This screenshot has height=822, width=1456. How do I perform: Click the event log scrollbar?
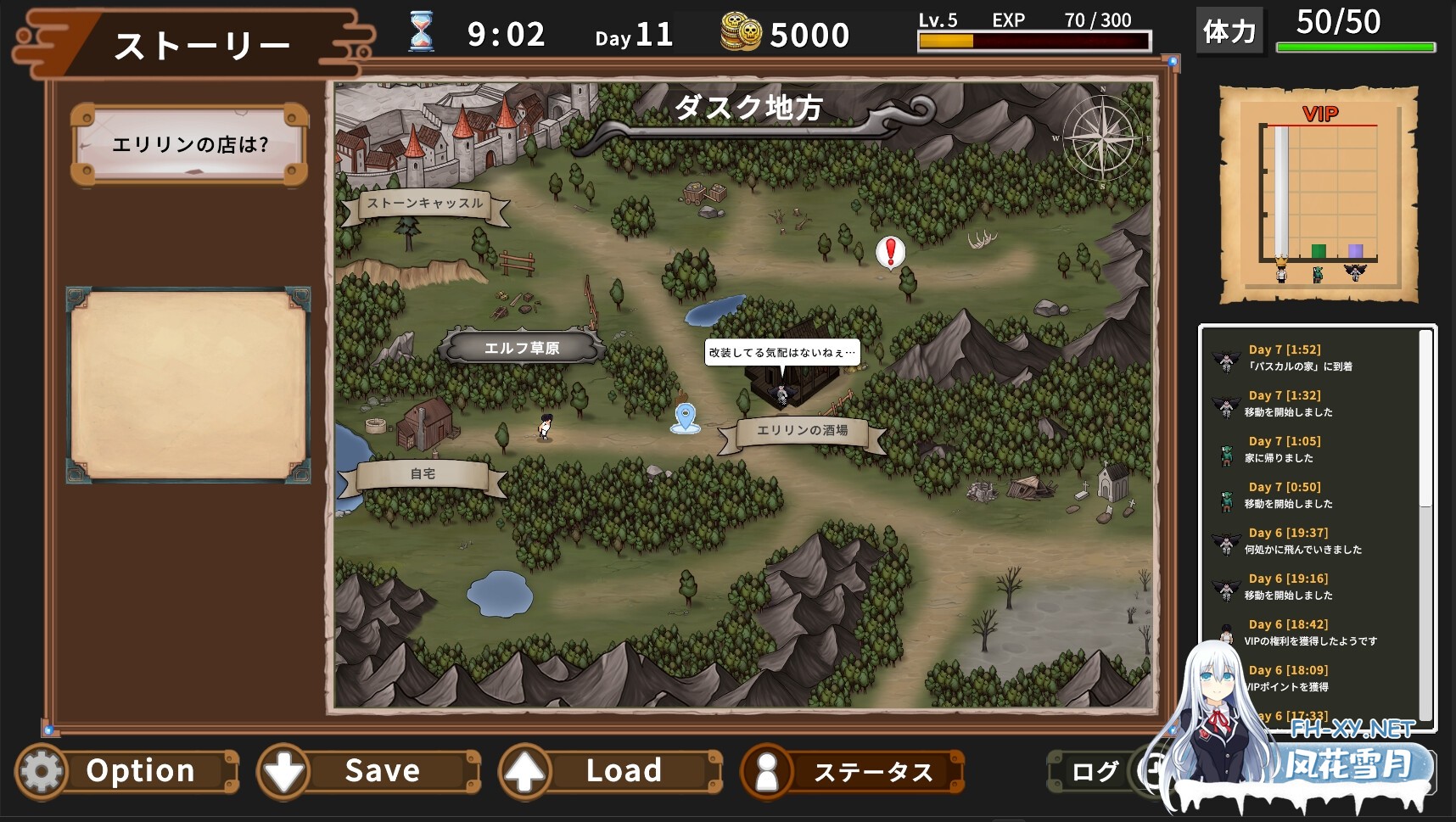click(x=1425, y=424)
